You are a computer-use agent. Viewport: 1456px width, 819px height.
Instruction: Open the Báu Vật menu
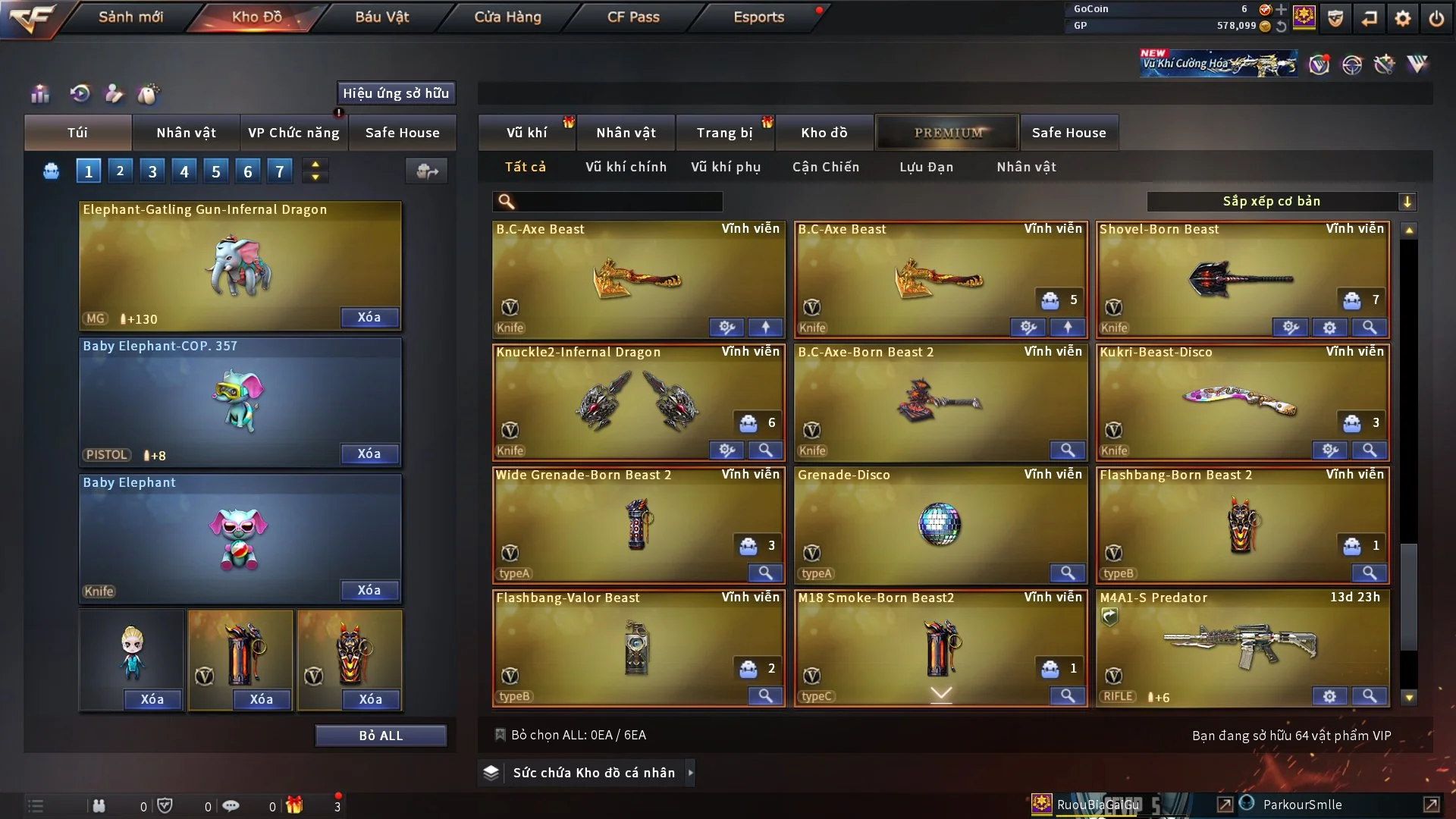tap(381, 17)
